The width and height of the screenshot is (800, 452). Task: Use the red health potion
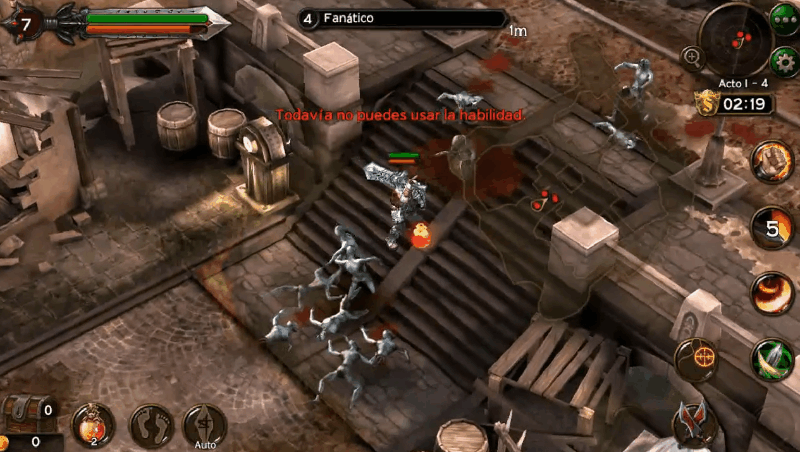[92, 425]
